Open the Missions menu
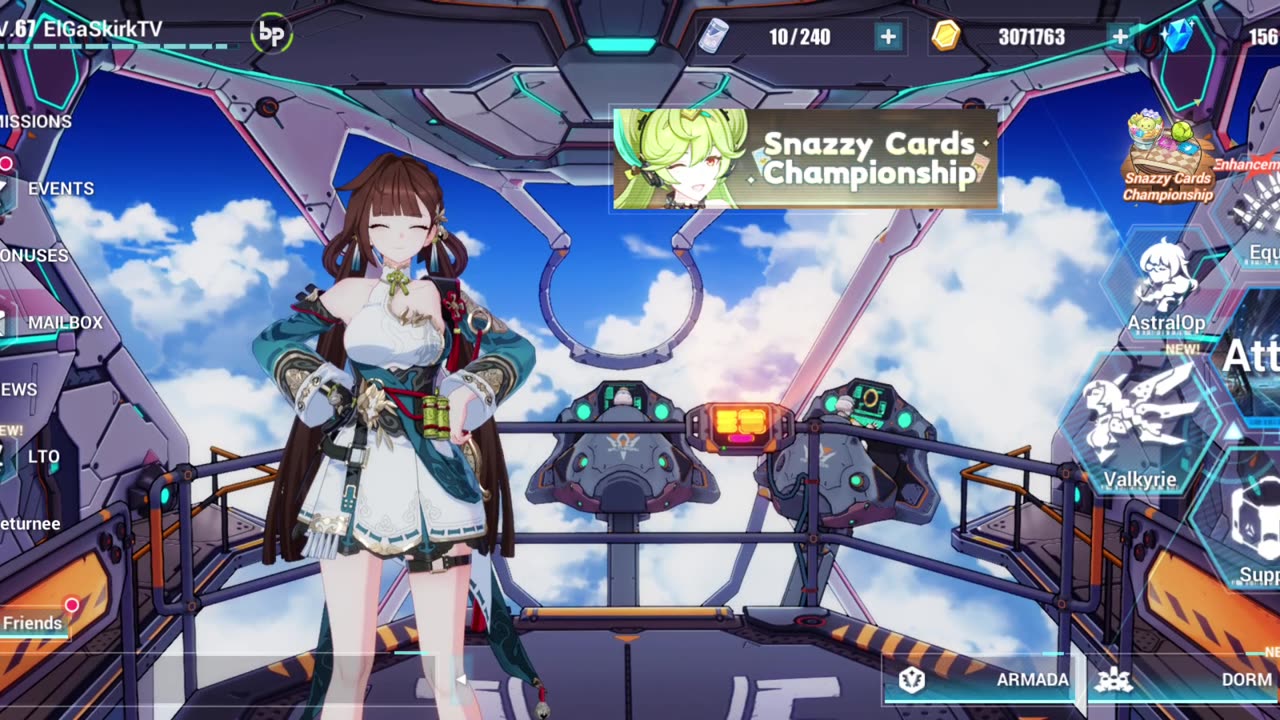Image resolution: width=1280 pixels, height=720 pixels. point(36,122)
